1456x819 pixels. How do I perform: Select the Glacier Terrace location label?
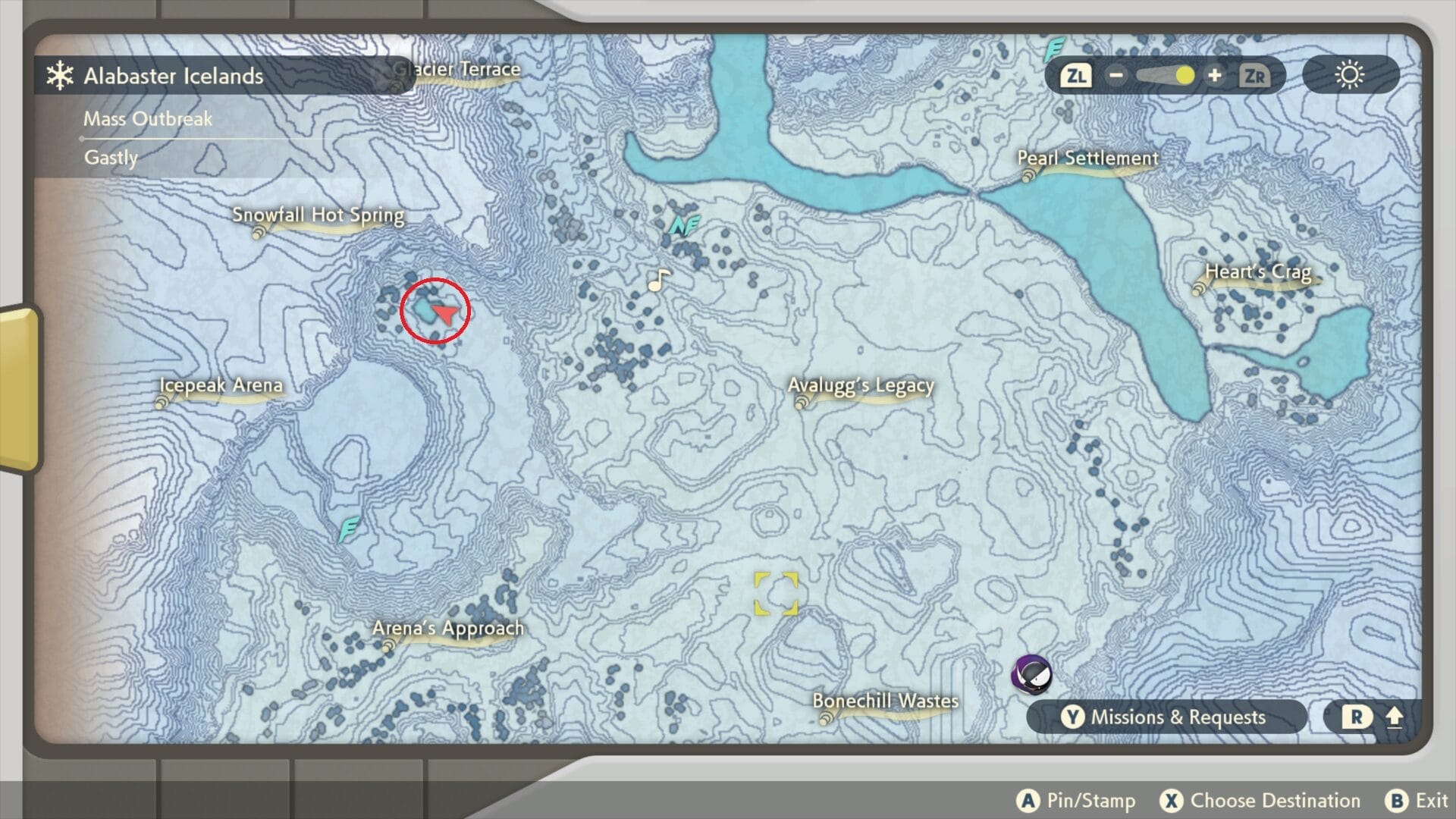click(457, 70)
